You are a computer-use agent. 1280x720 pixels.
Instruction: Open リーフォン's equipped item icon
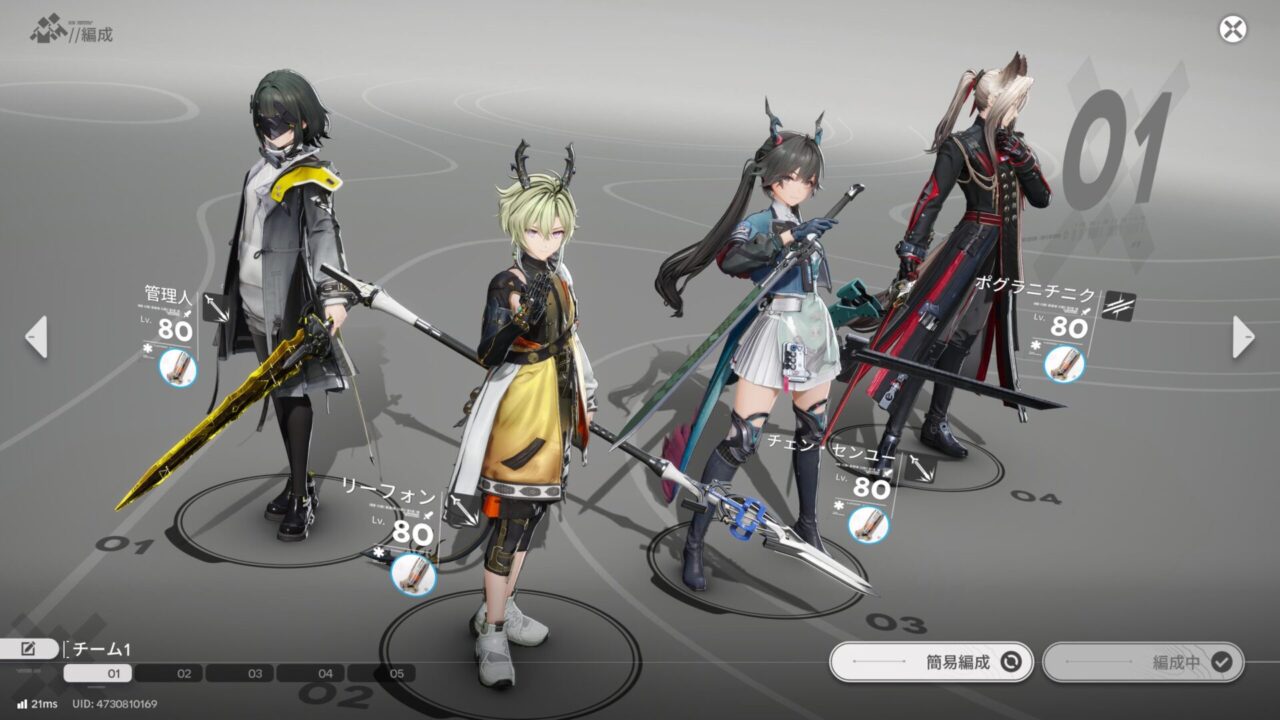413,575
